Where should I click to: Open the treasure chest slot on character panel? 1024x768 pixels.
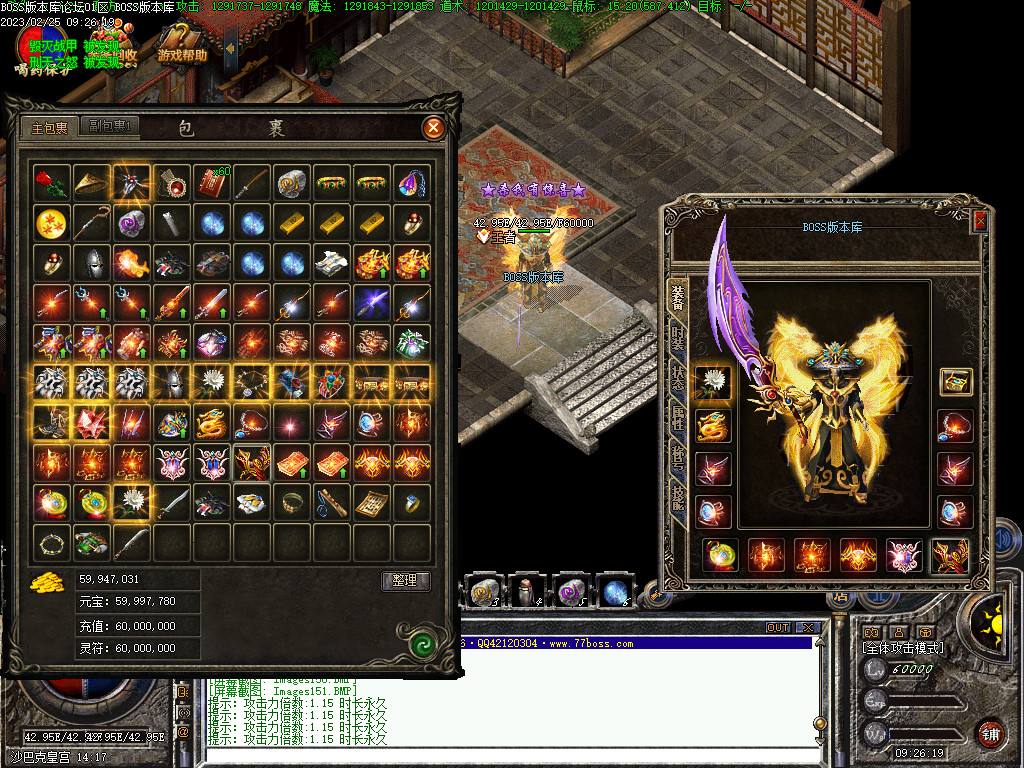956,381
